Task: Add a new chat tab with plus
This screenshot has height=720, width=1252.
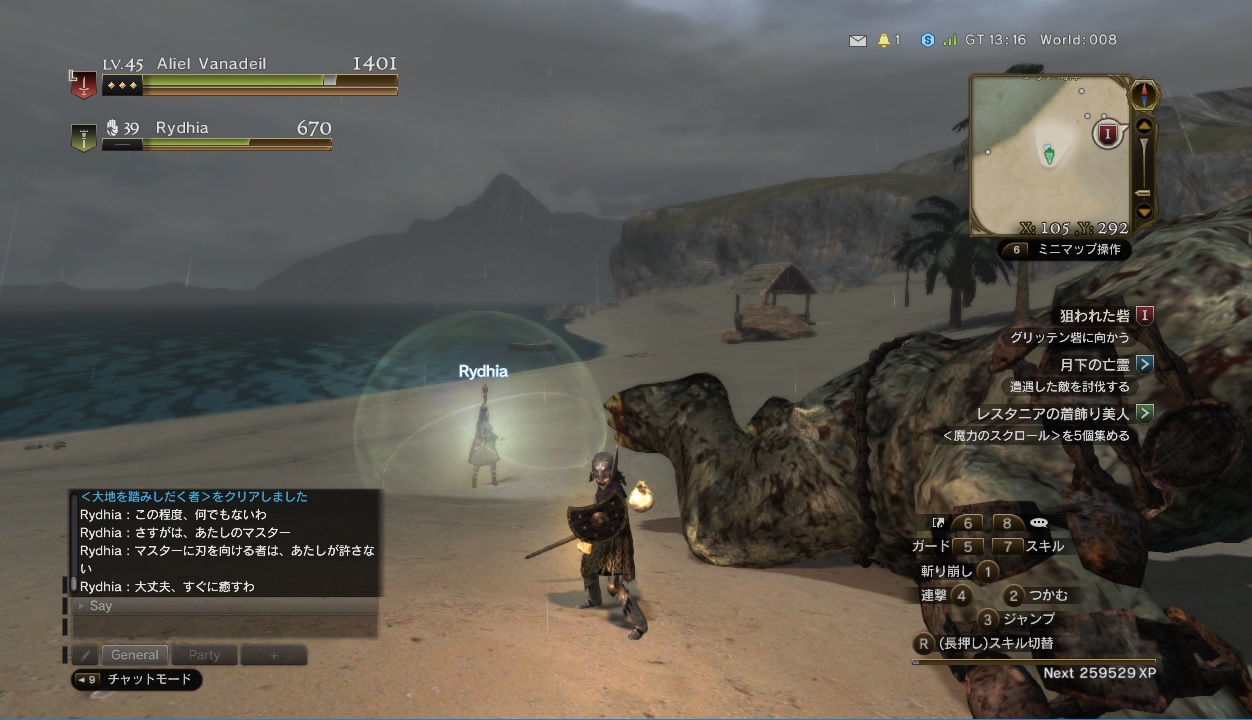Action: (273, 655)
